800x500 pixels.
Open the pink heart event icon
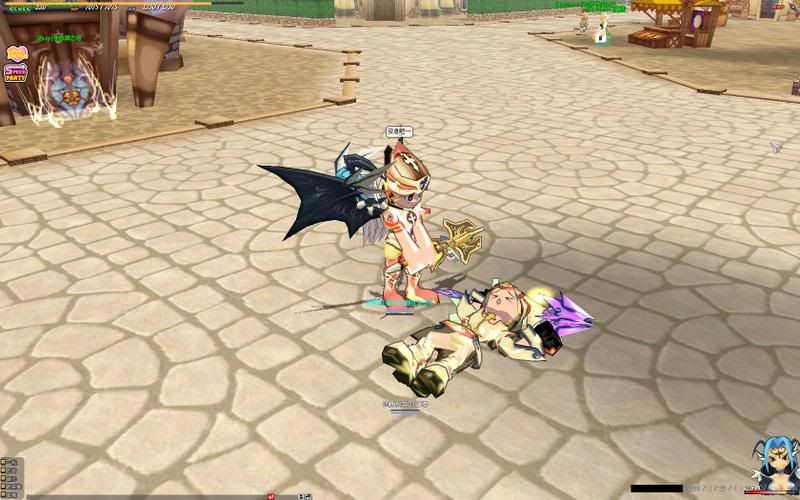16,54
